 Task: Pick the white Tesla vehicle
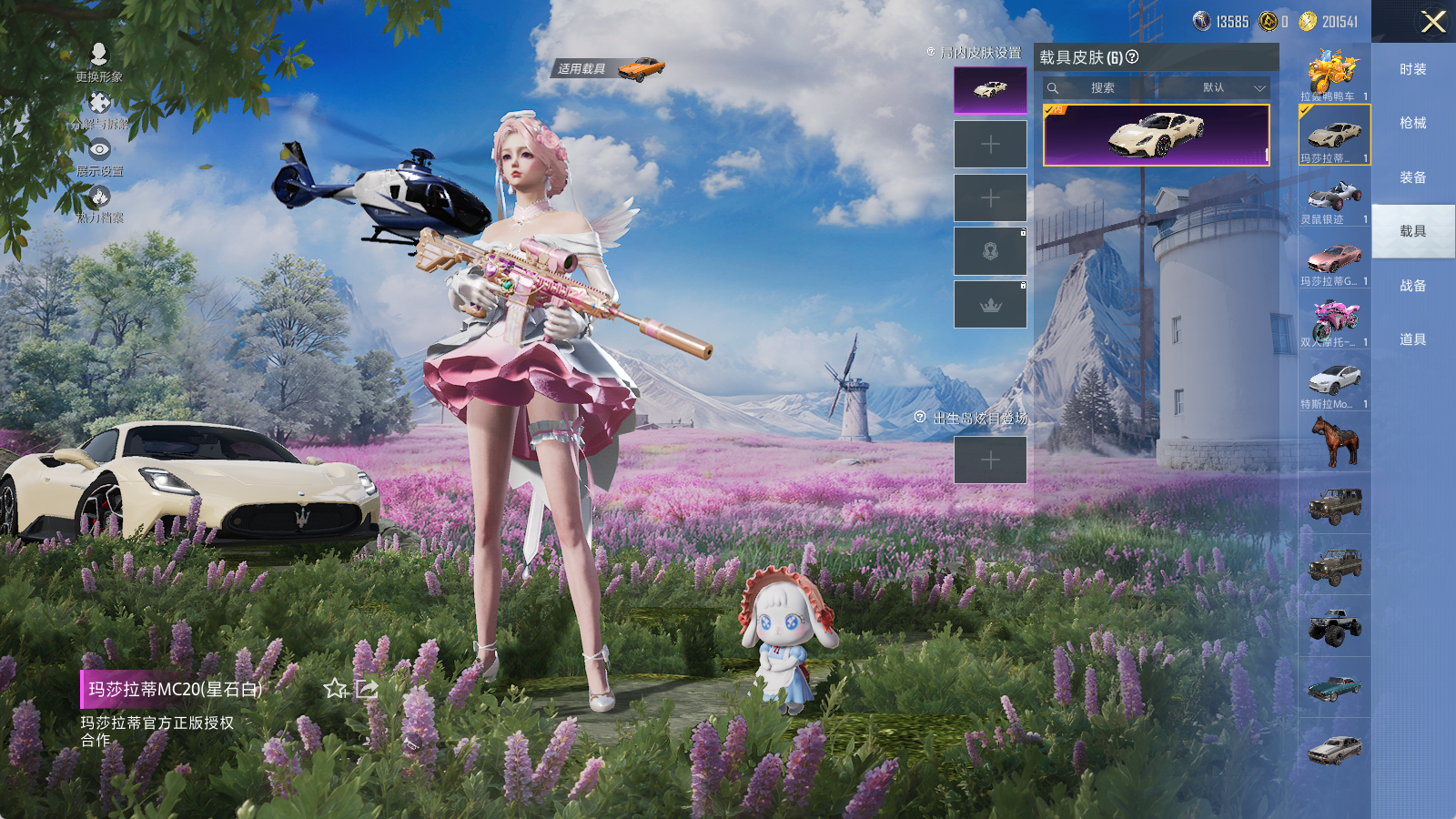coord(1334,382)
